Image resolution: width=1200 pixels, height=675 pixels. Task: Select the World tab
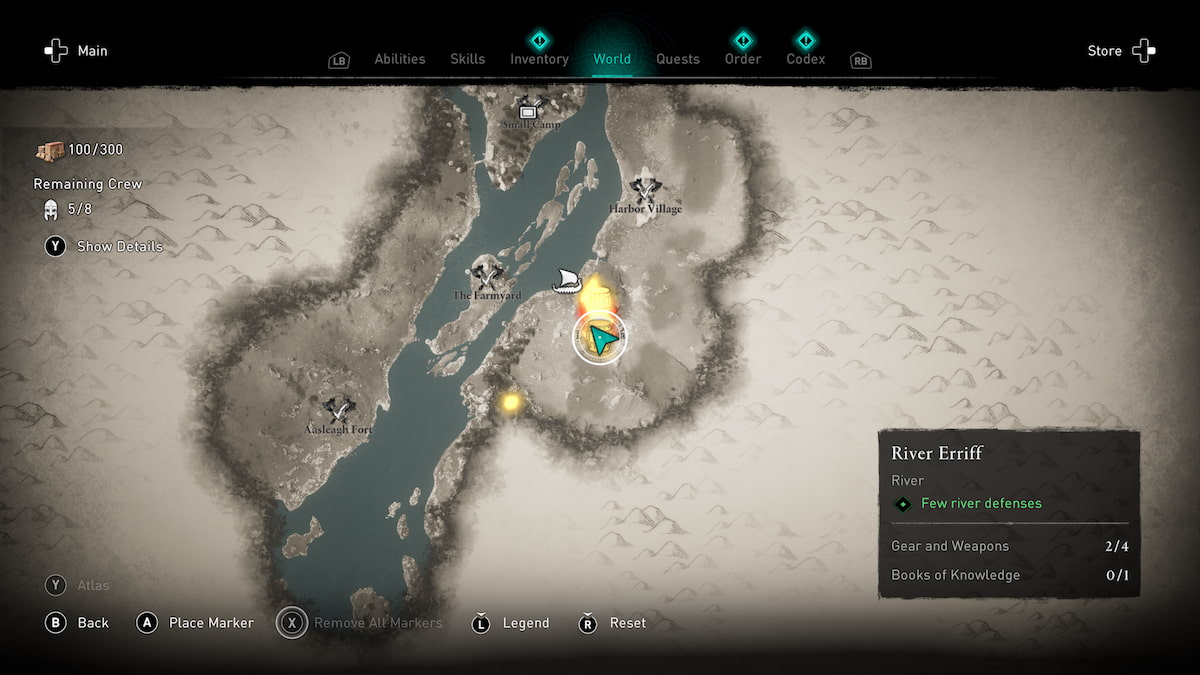[x=612, y=59]
